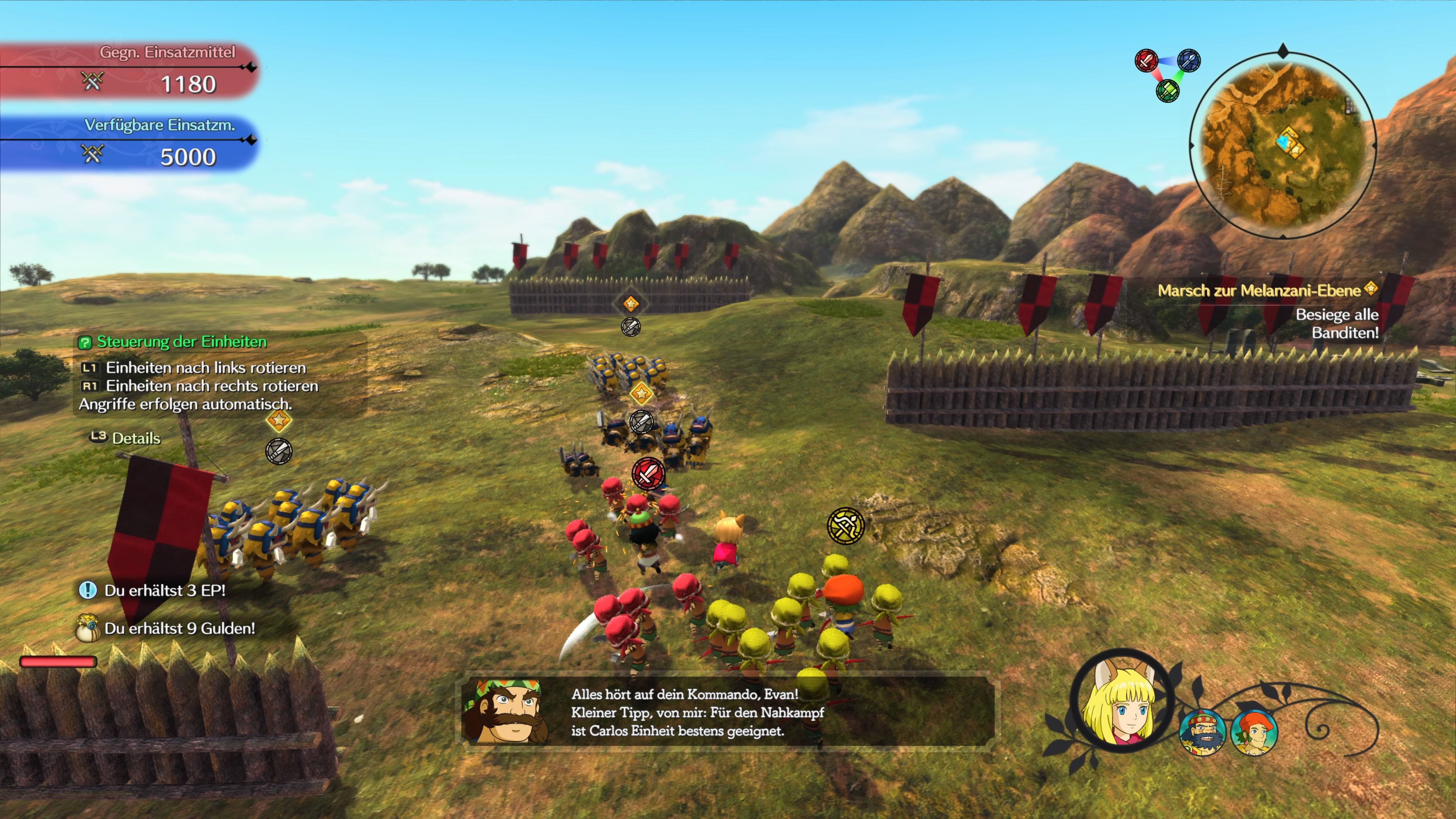Choose the bearded commander's small portrait
The image size is (1456, 819).
(x=1202, y=733)
